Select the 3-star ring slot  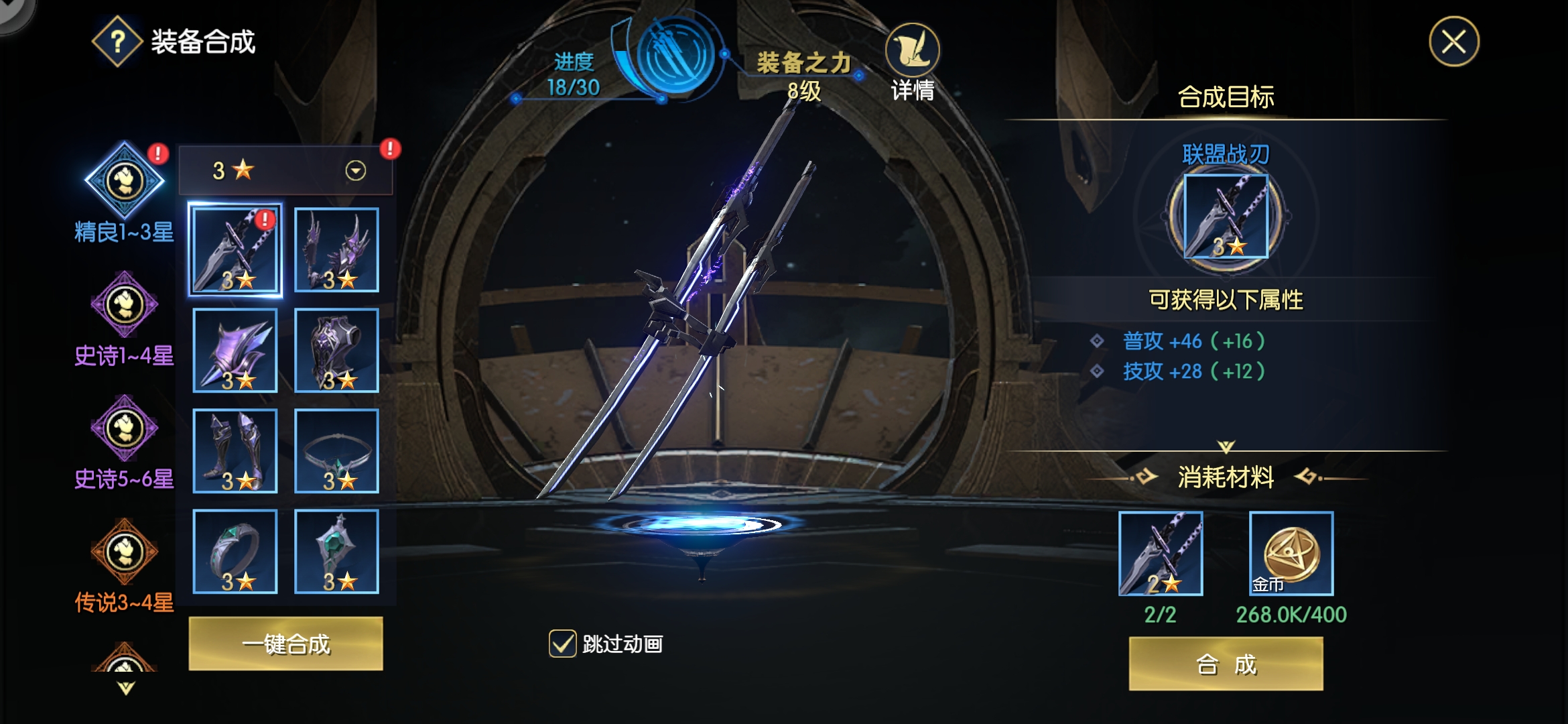(235, 552)
